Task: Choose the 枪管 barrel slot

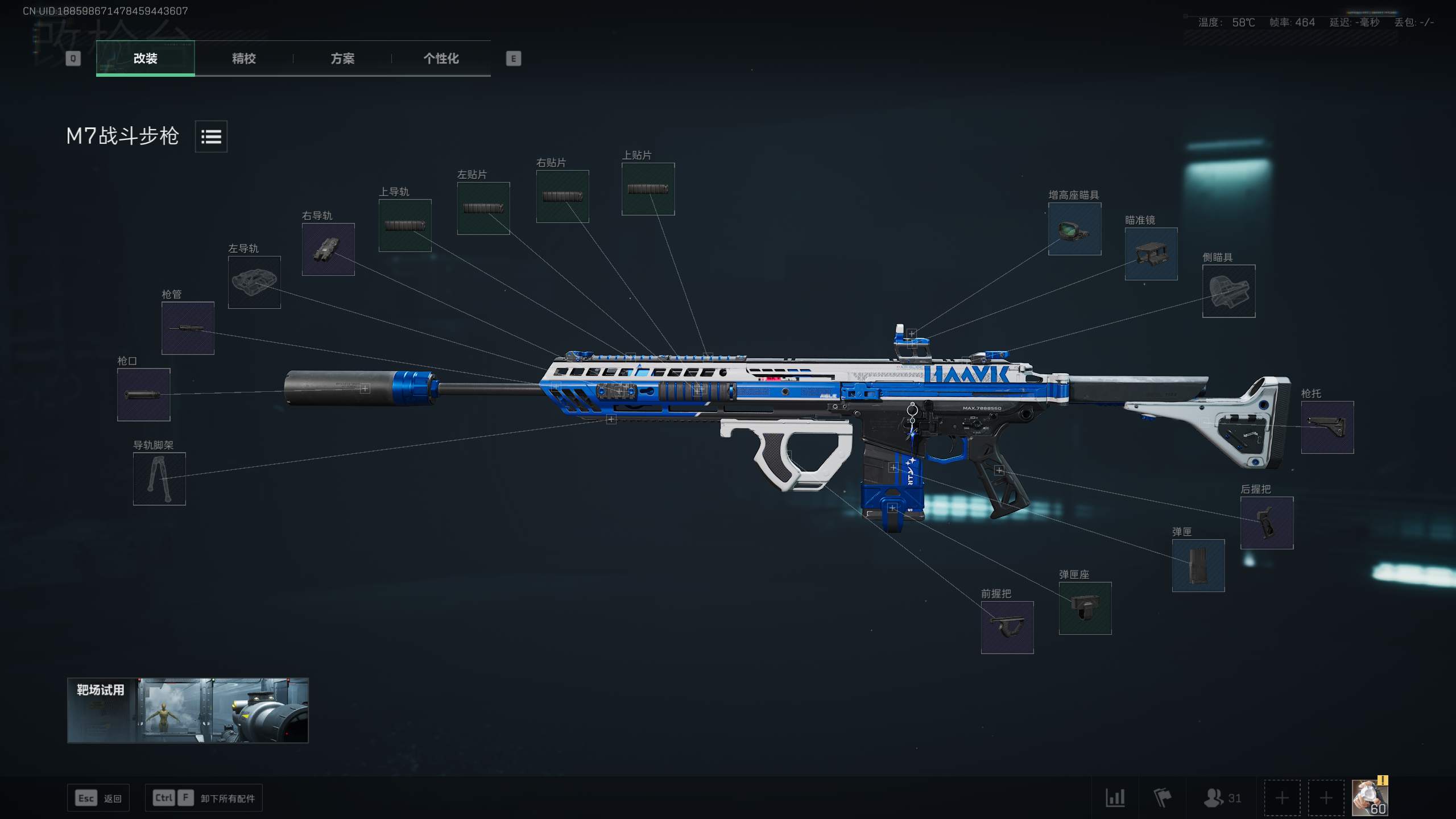Action: point(188,328)
